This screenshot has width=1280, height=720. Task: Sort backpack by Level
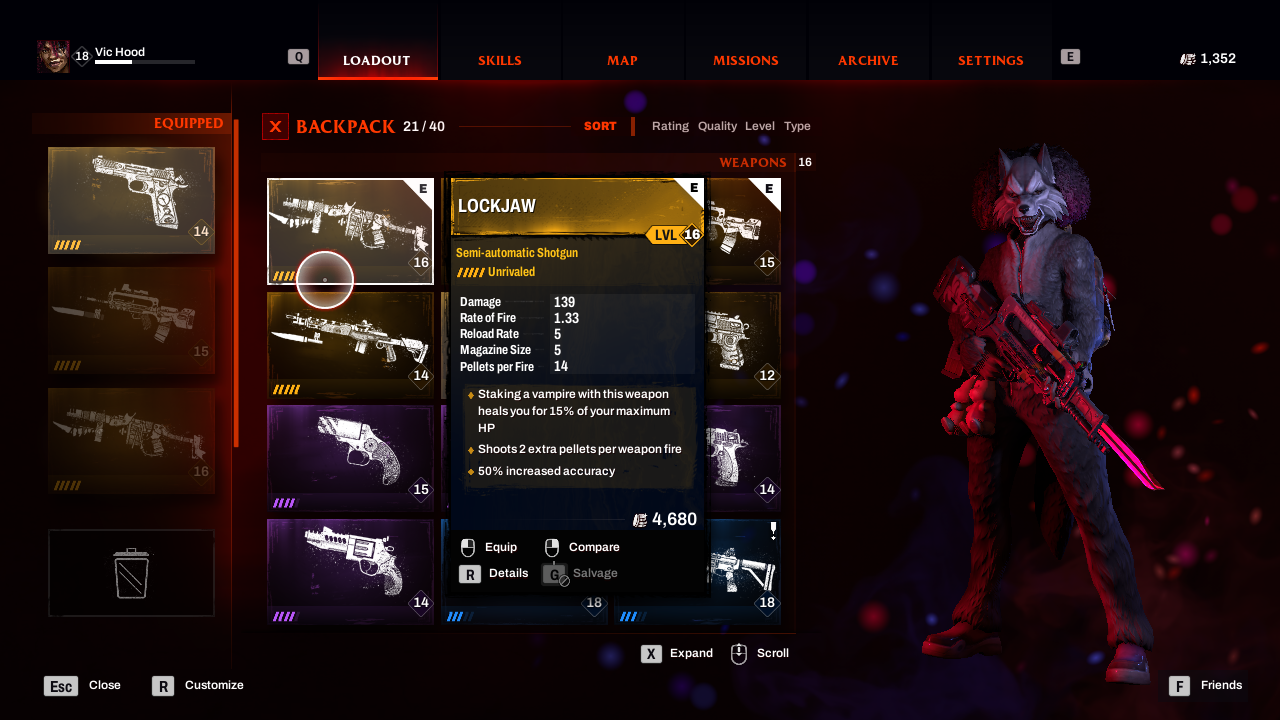pos(760,126)
